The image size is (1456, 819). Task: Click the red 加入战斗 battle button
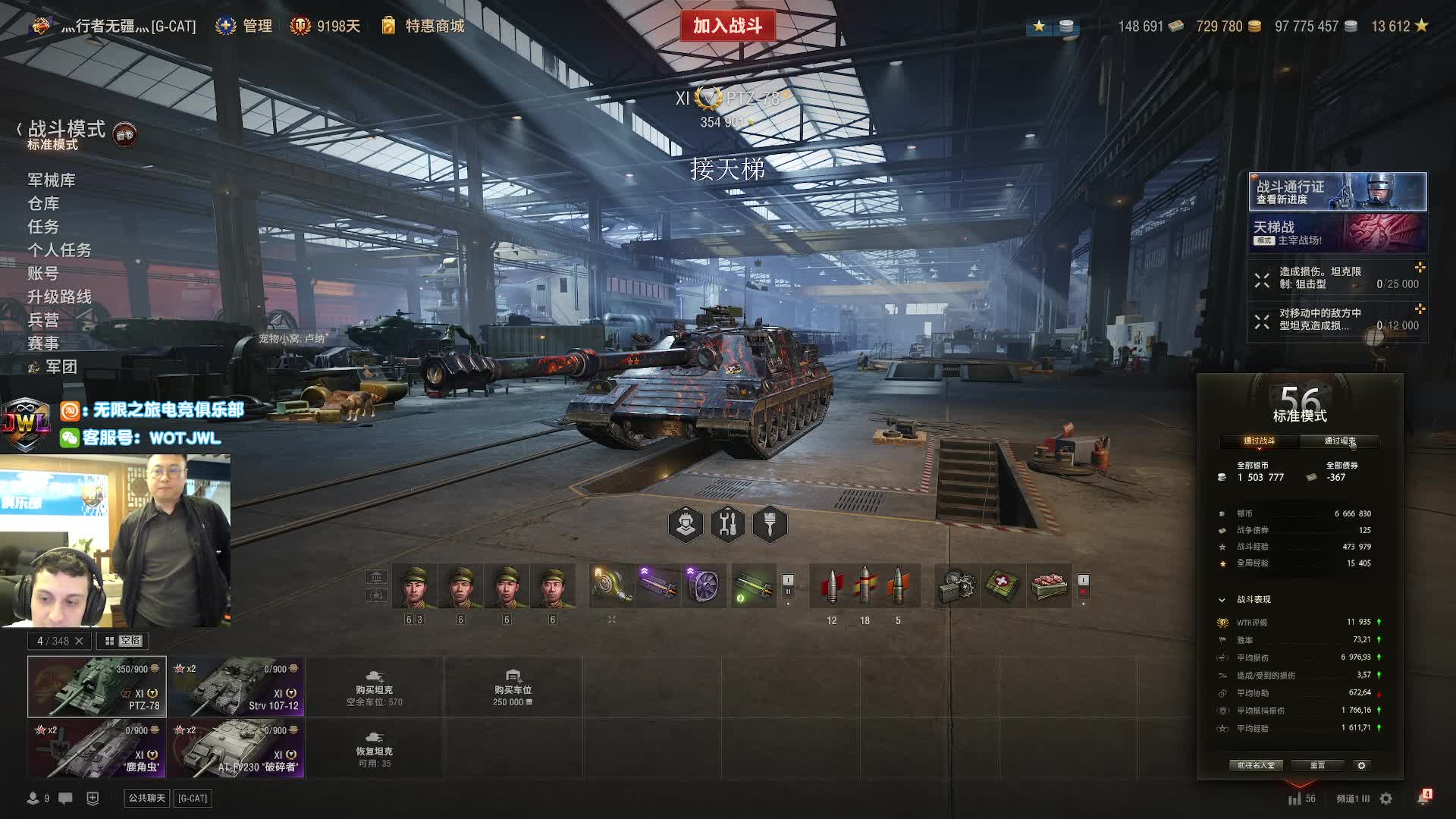(727, 26)
